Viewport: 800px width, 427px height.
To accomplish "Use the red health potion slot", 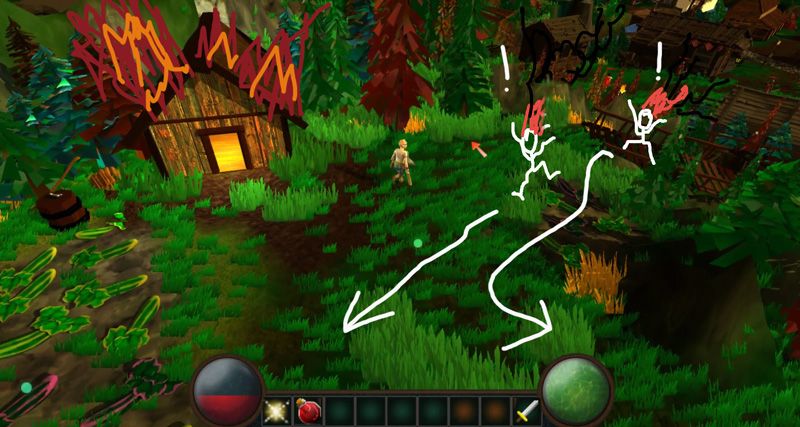I will point(309,411).
